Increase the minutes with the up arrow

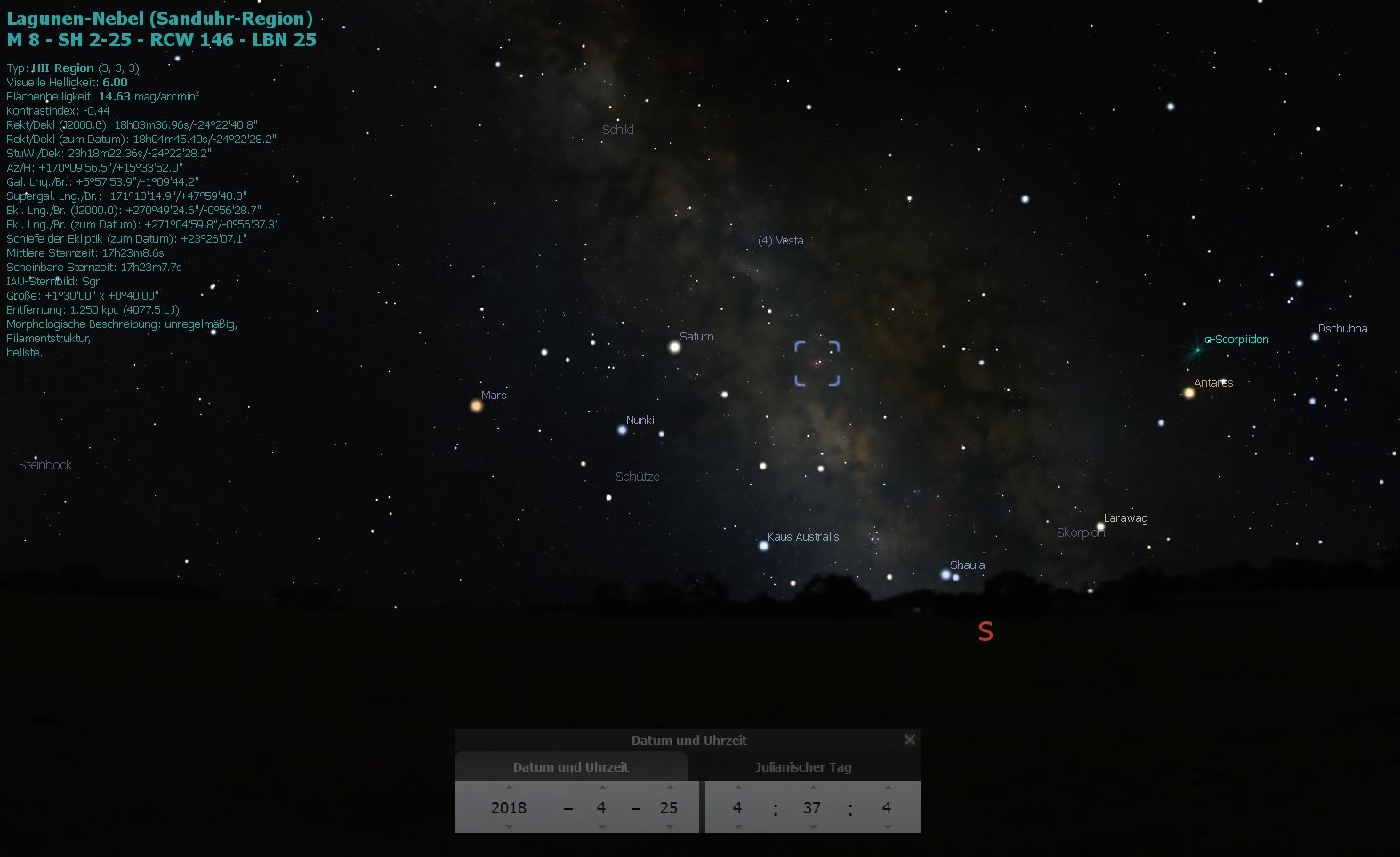tap(813, 788)
